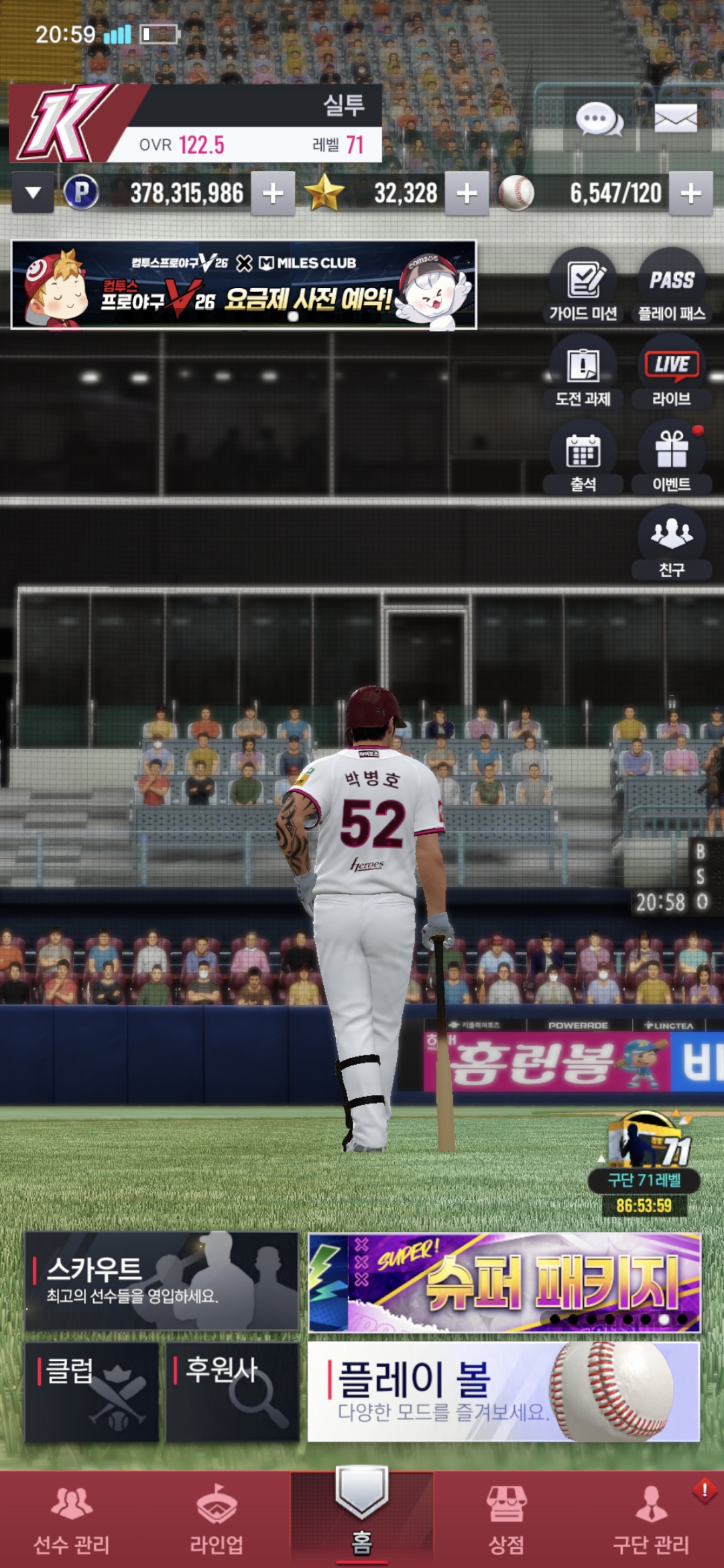
Task: Add more baseballs with plus button
Action: [x=690, y=194]
